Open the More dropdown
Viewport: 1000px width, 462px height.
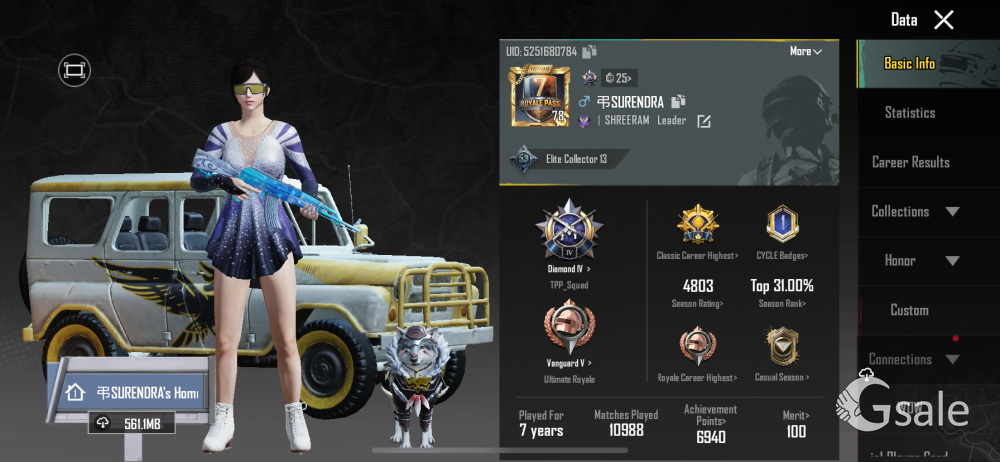coord(805,51)
